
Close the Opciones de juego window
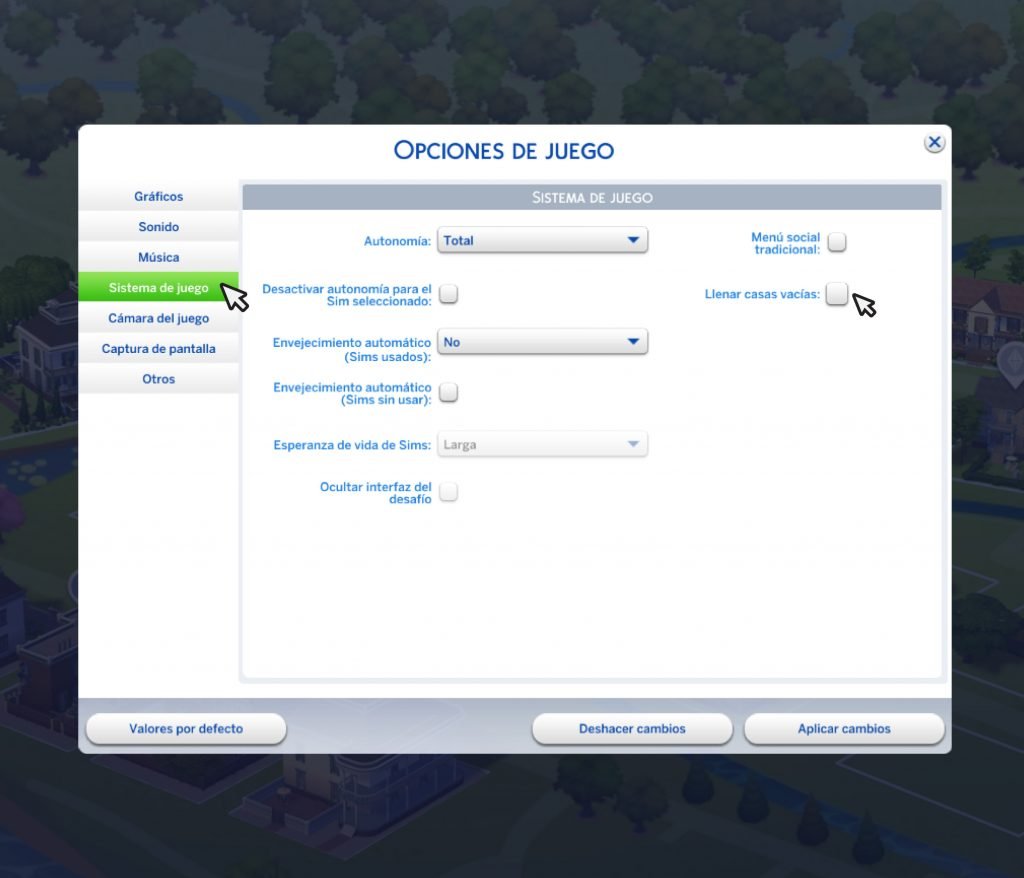coord(934,143)
